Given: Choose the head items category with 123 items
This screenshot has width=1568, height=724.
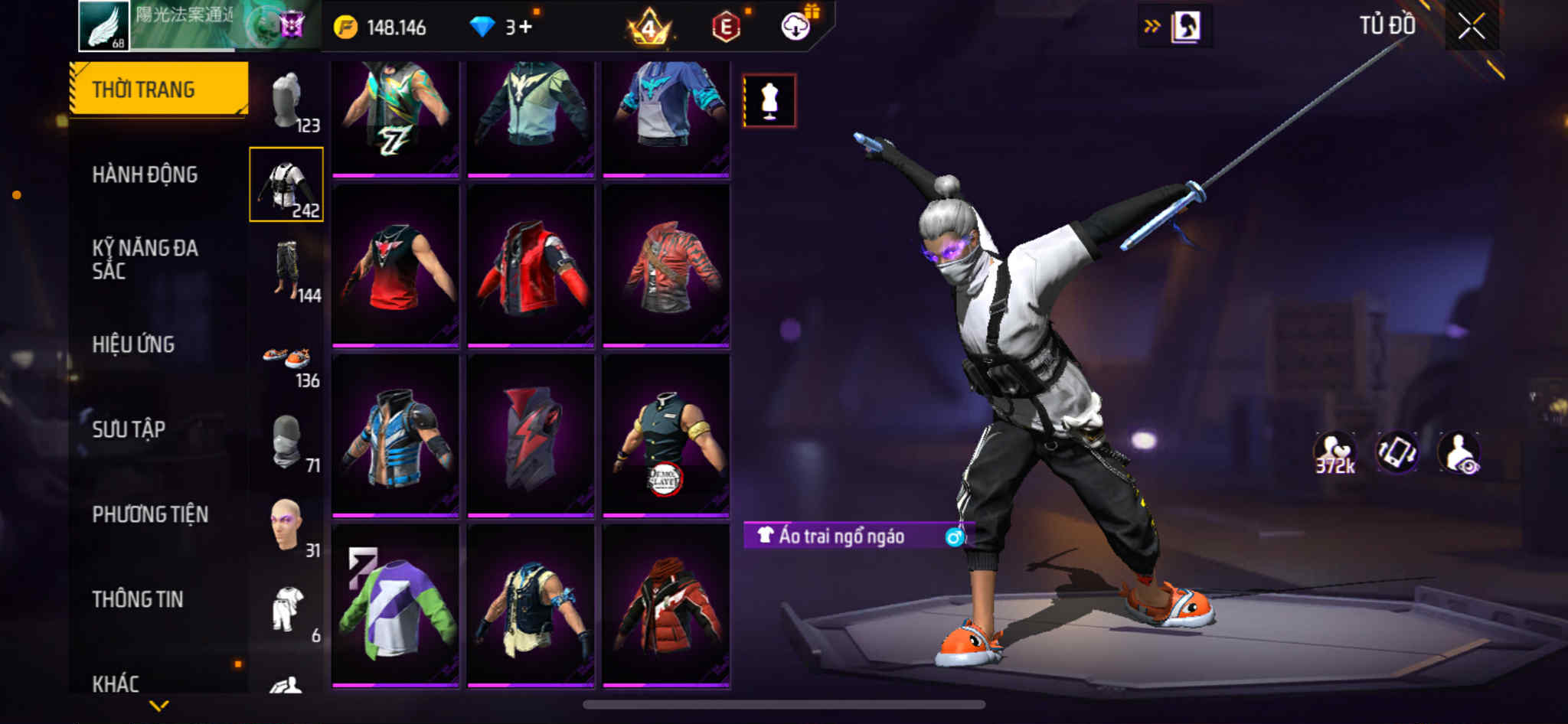Looking at the screenshot, I should click(287, 101).
